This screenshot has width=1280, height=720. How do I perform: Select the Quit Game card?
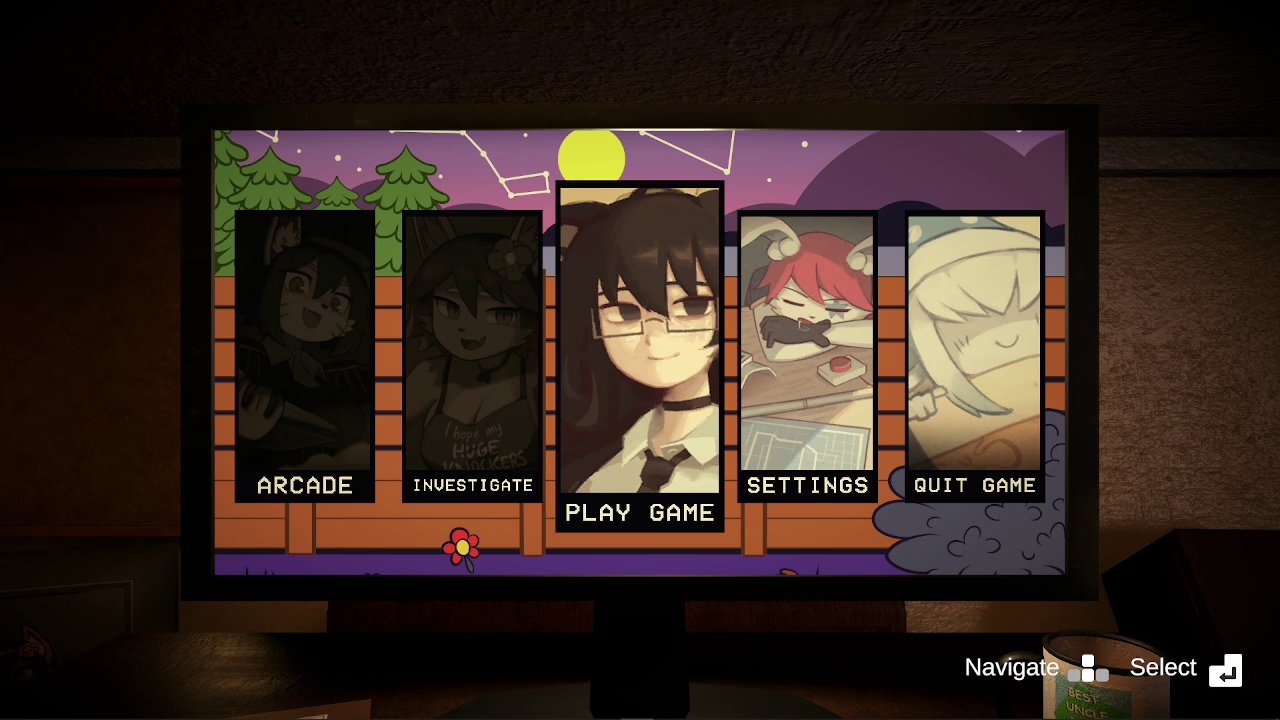(x=975, y=356)
